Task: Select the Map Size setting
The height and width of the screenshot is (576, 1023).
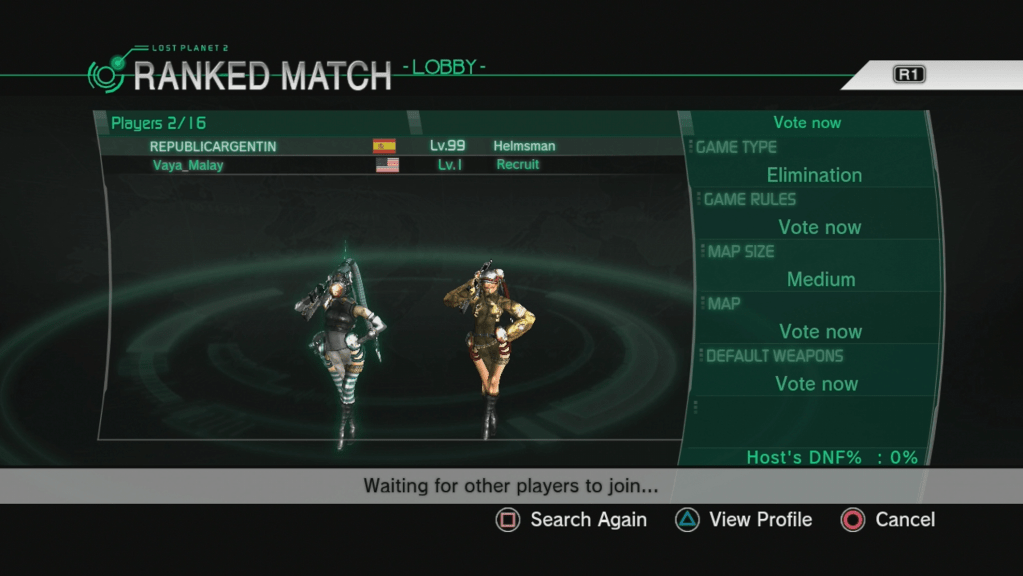Action: tap(819, 266)
